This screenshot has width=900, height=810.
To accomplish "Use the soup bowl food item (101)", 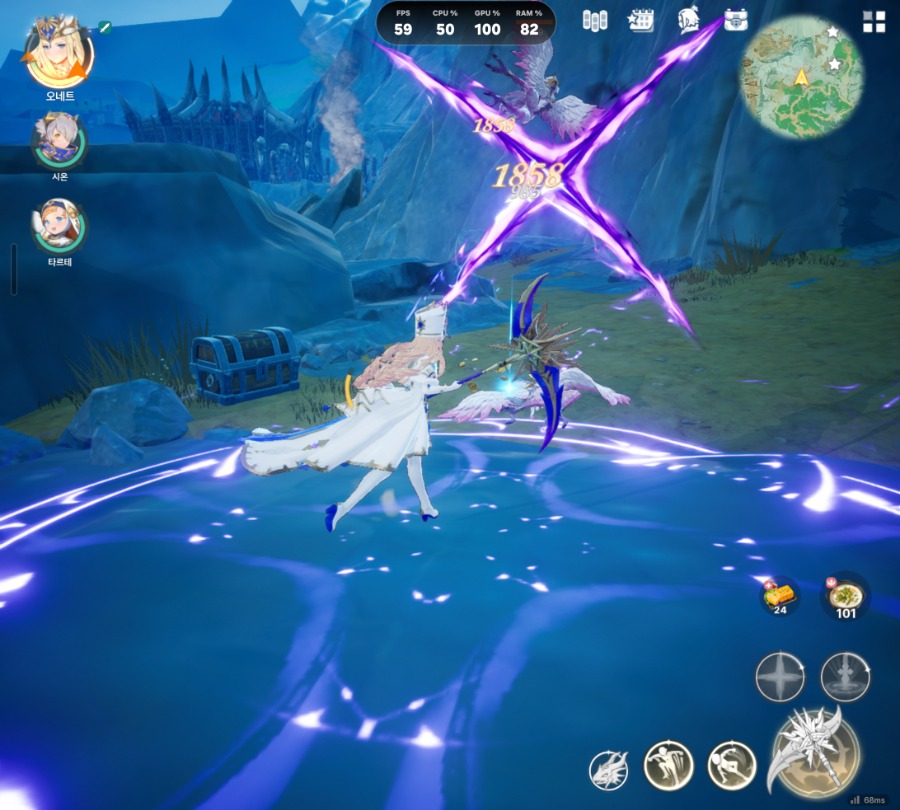I will tap(846, 596).
